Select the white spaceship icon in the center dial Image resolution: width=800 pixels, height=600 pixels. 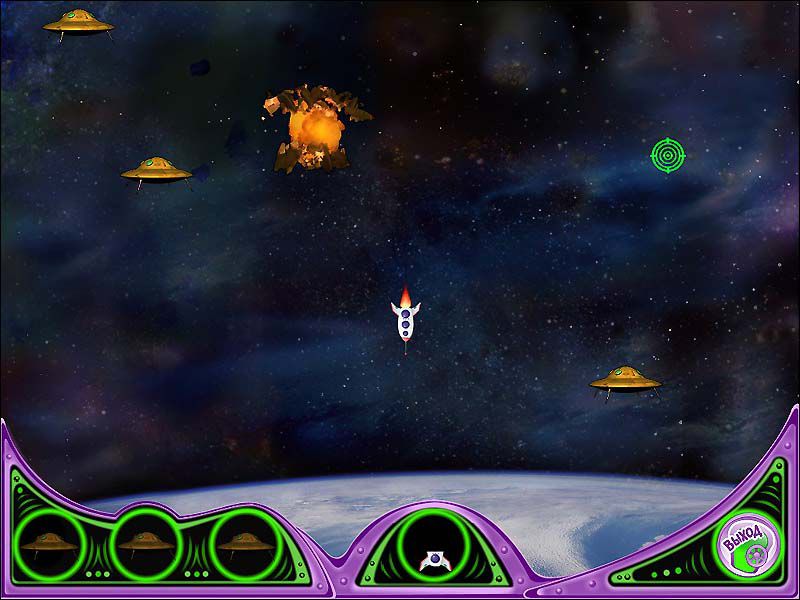(x=435, y=561)
